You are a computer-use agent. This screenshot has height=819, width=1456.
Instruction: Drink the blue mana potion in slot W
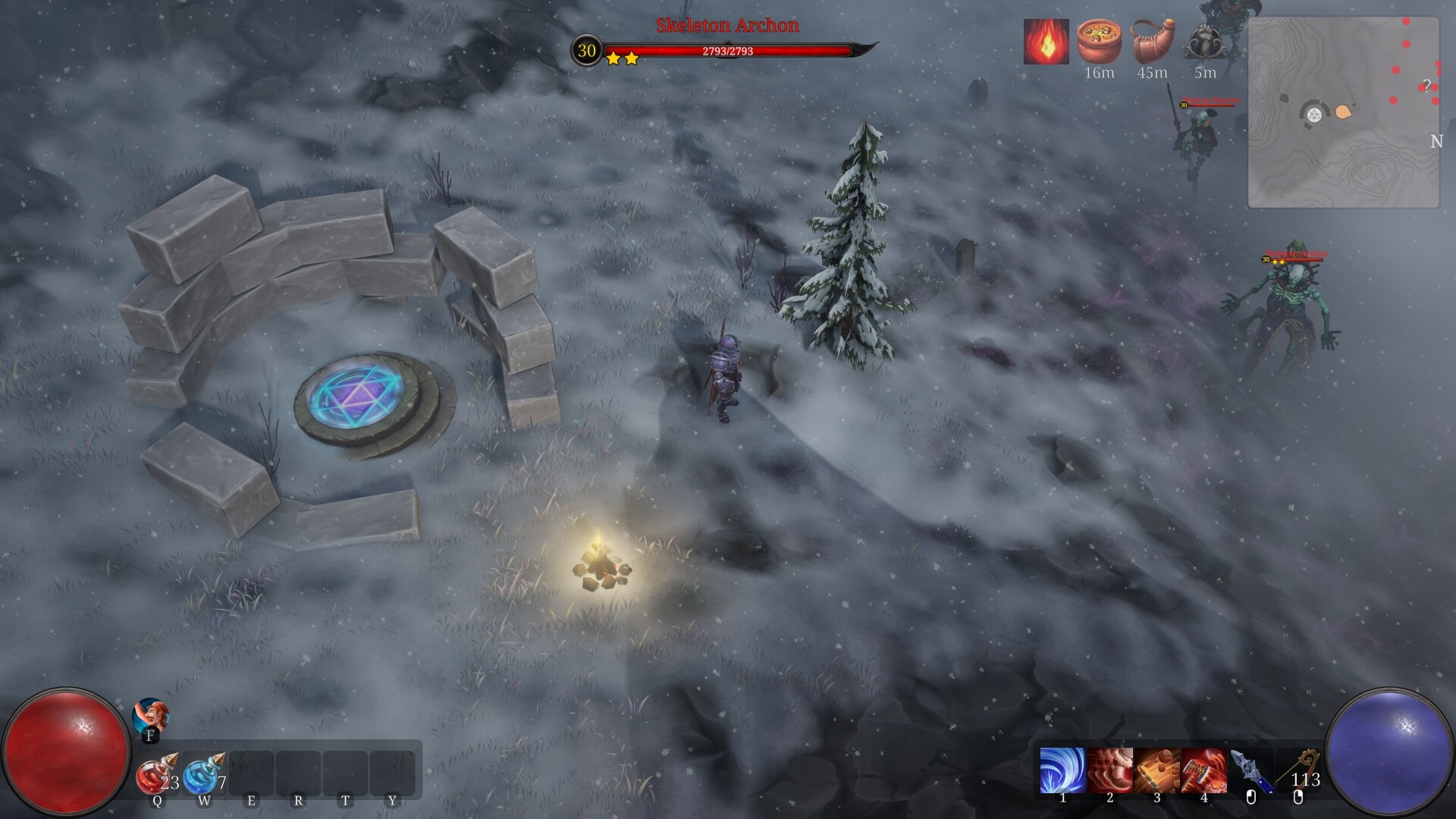point(202,773)
